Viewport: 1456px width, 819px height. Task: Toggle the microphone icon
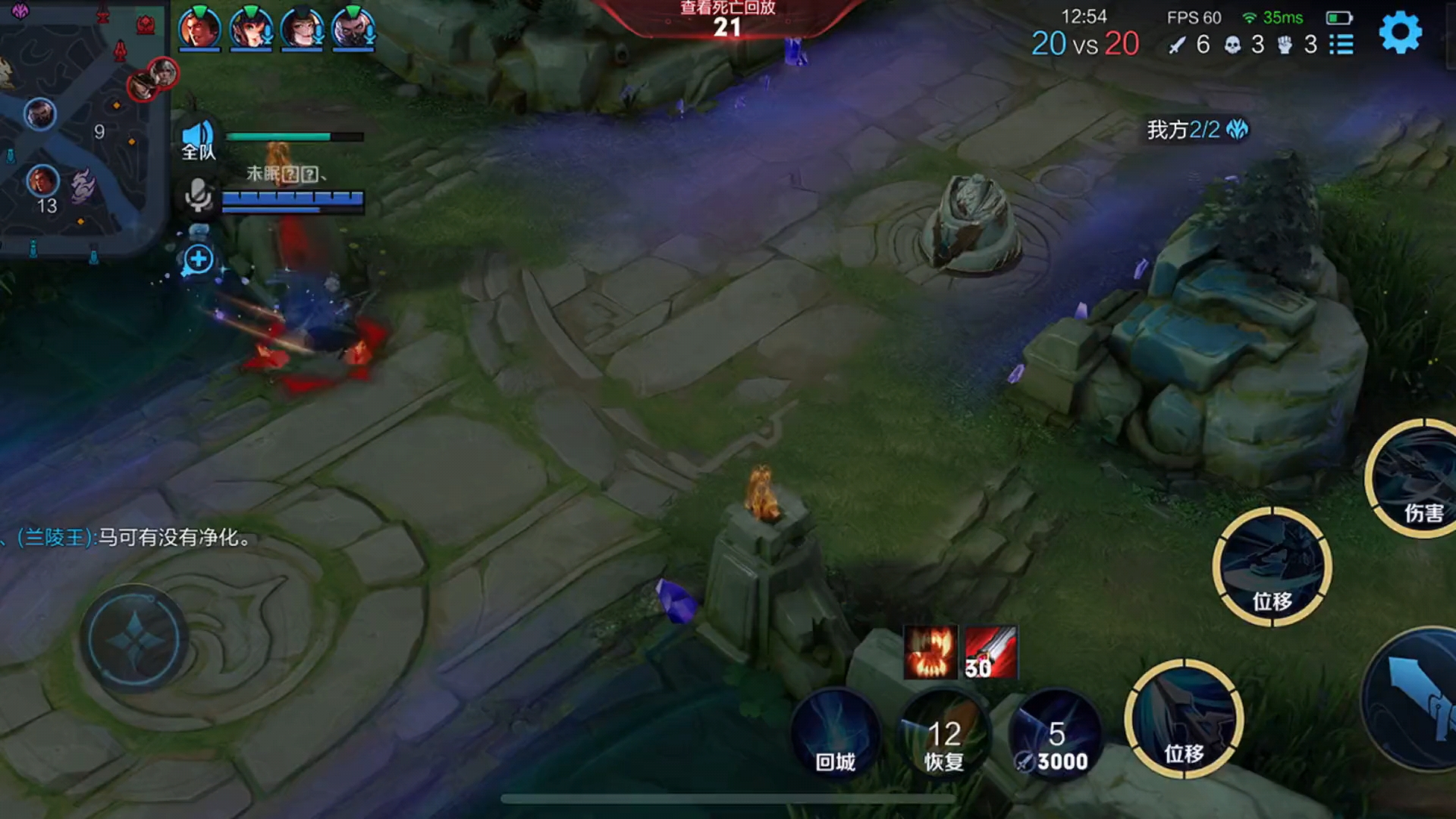point(198,195)
